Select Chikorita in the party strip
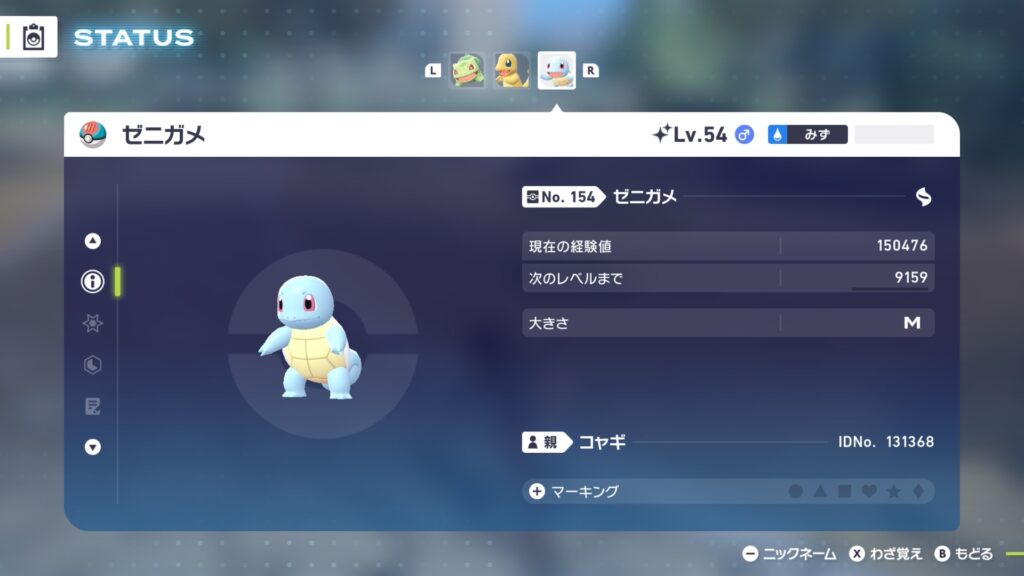The width and height of the screenshot is (1024, 576). (467, 70)
